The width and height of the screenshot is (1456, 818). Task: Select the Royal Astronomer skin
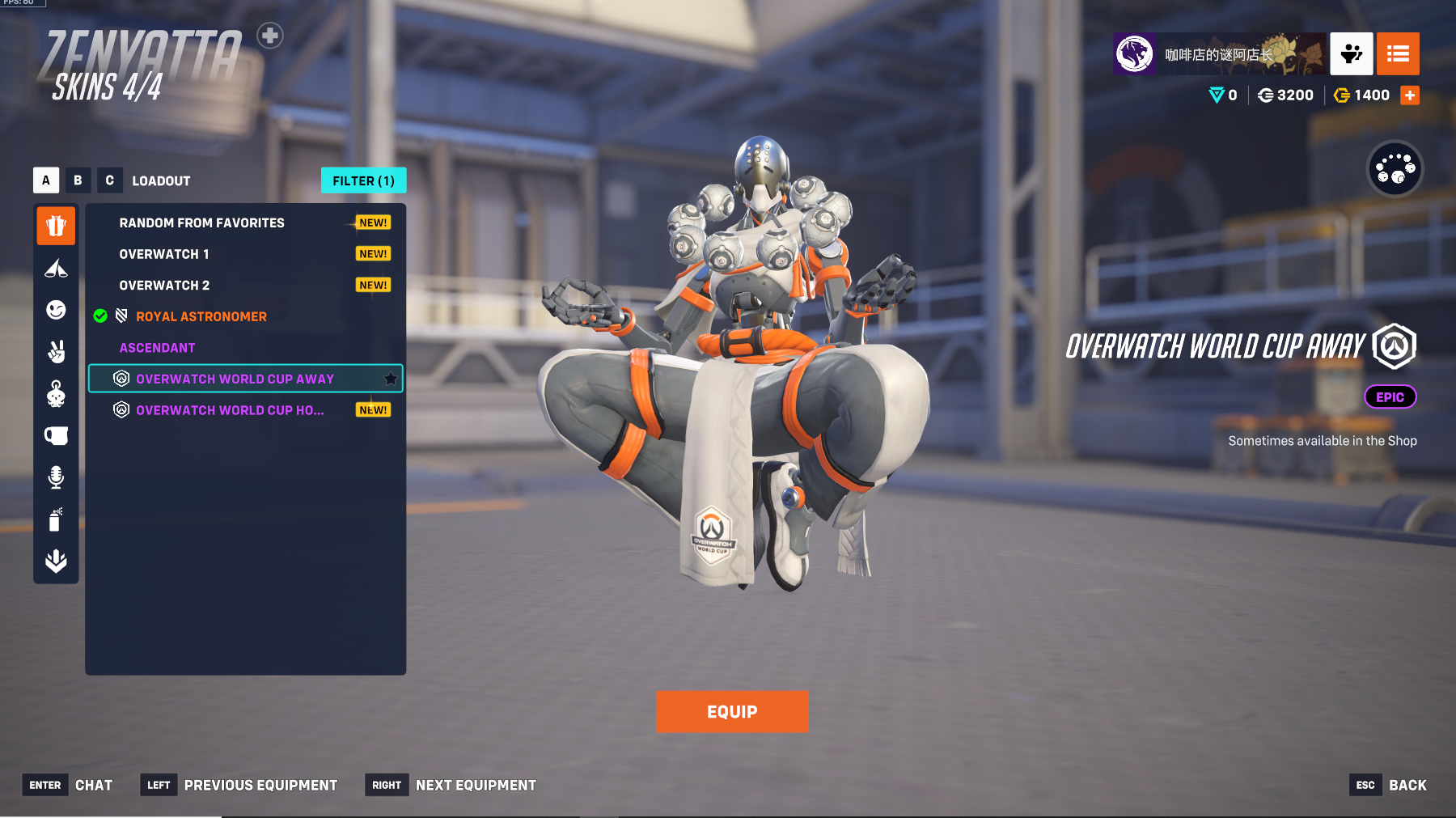tap(201, 316)
